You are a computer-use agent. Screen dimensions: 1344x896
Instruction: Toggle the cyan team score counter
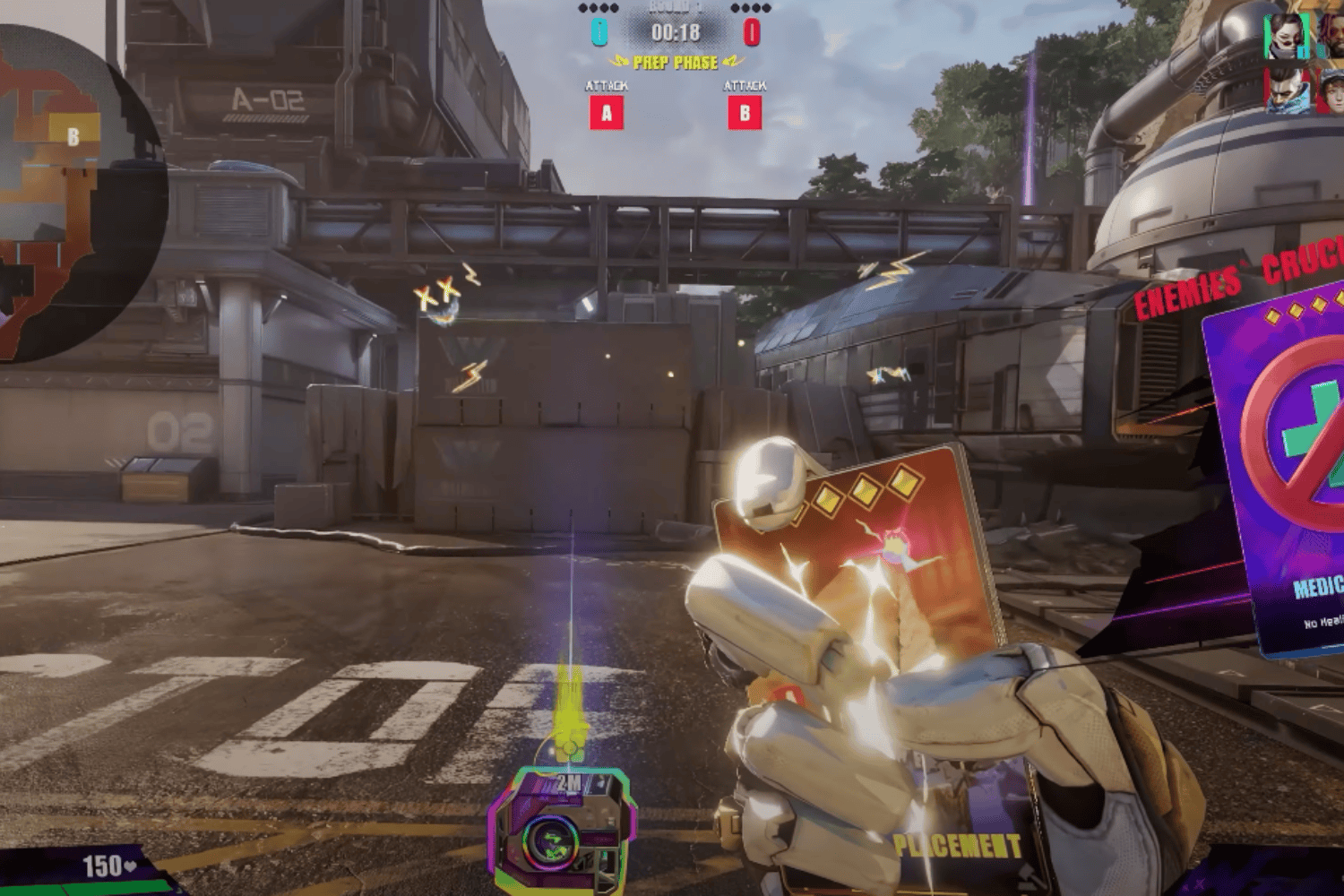pyautogui.click(x=599, y=31)
